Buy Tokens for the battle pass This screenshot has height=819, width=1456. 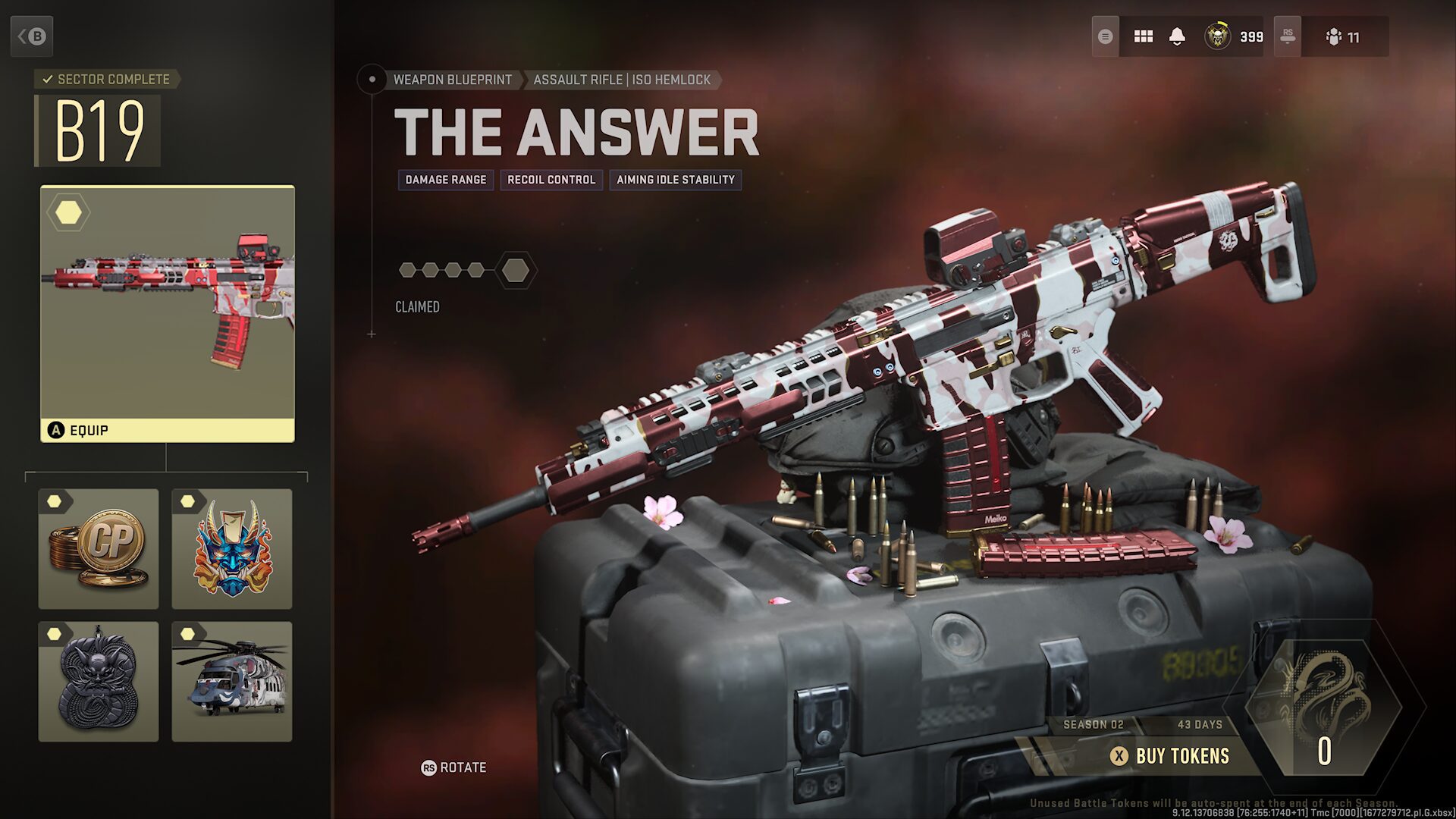coord(1172,755)
